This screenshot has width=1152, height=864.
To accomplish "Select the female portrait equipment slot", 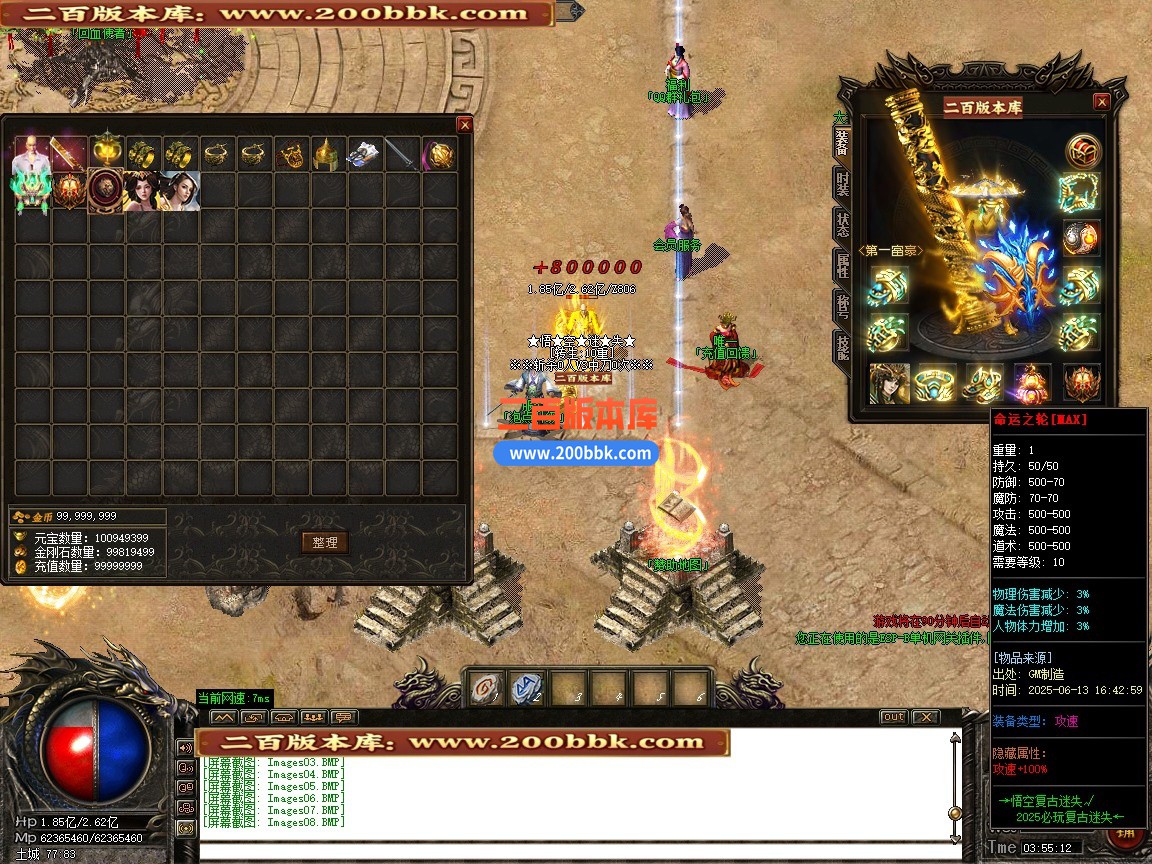I will 889,383.
